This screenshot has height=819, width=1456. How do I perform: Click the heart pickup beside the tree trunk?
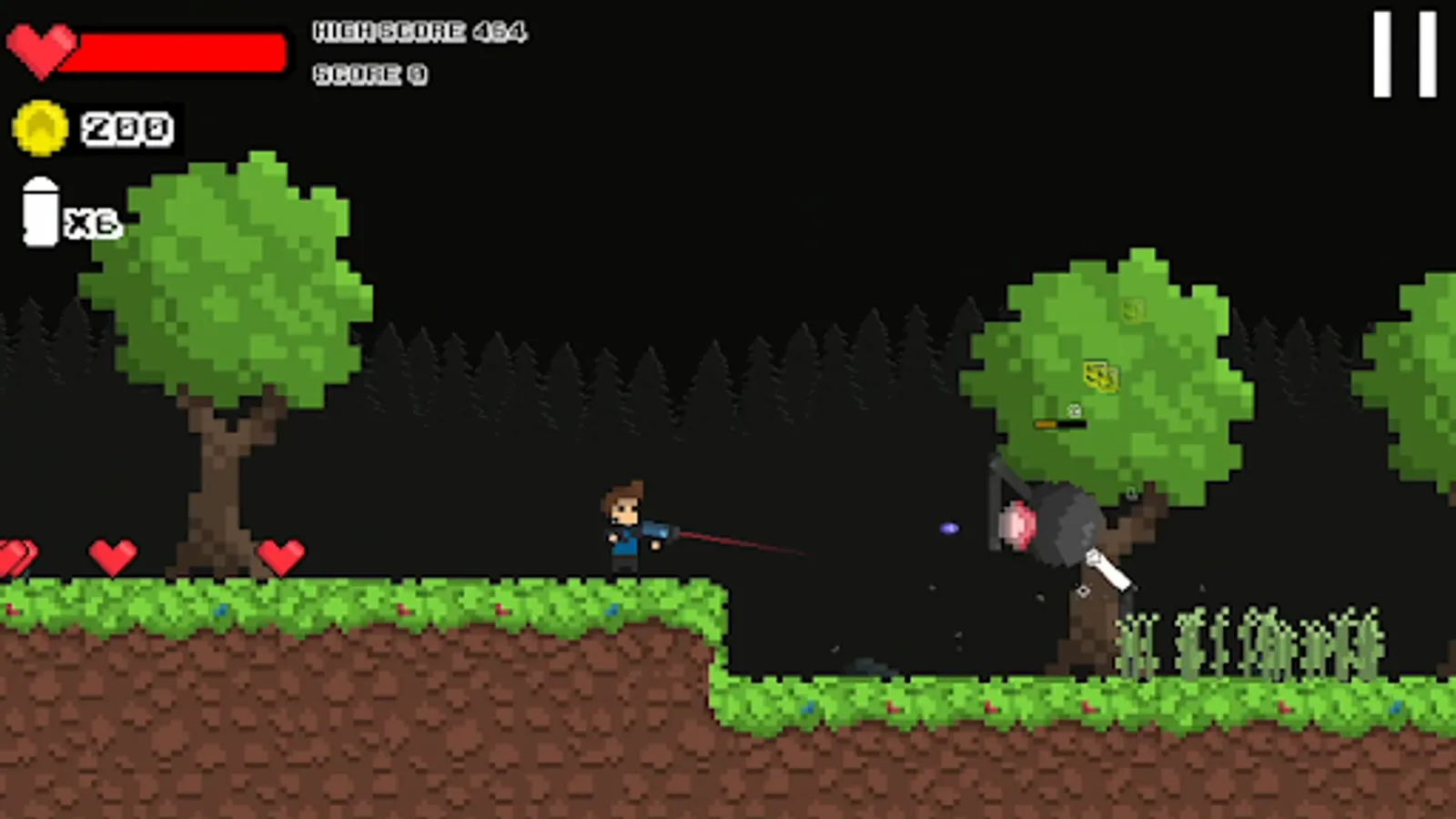tap(282, 555)
